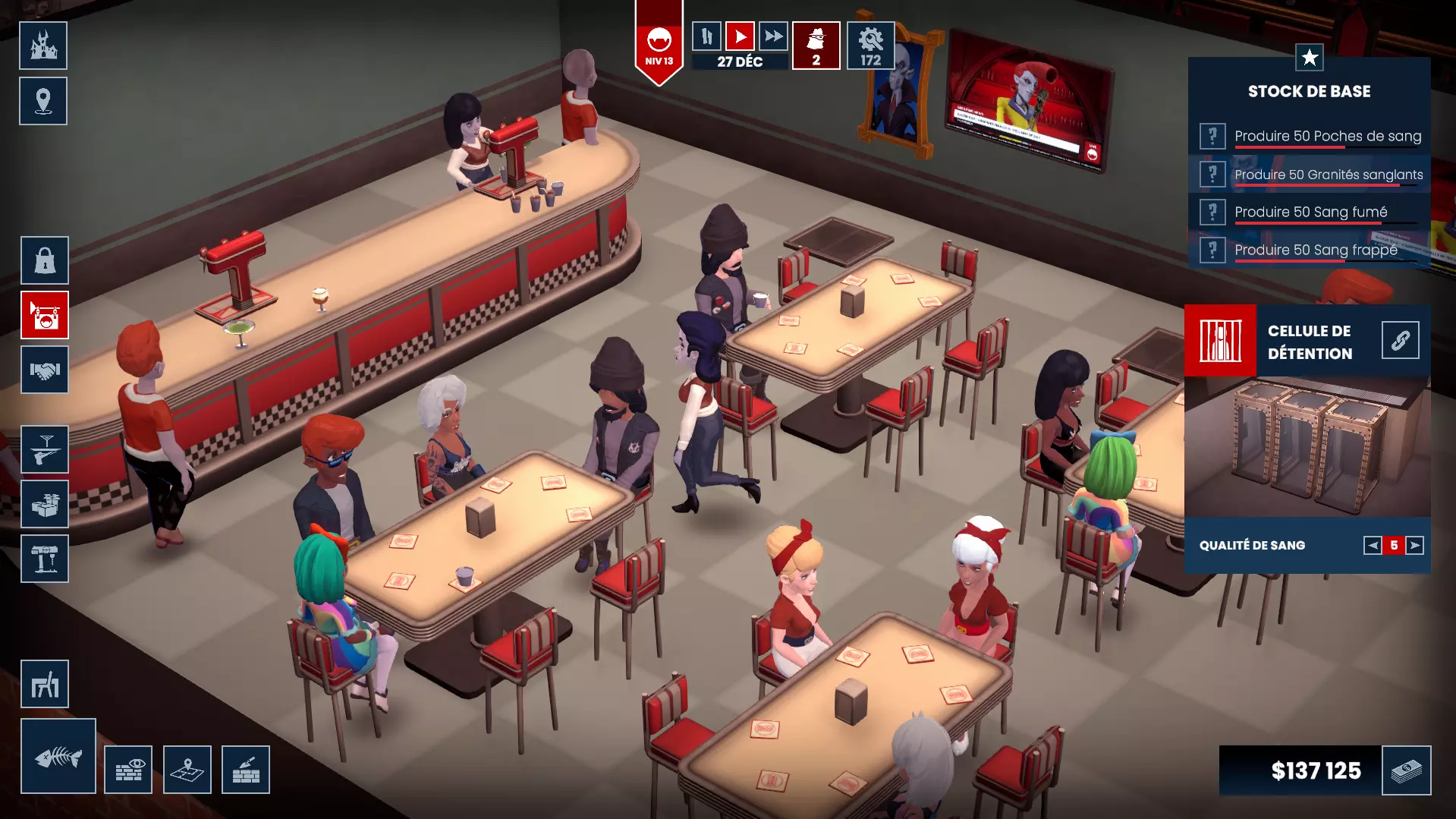Open the money stack finances button
1456x819 pixels.
point(1407,770)
